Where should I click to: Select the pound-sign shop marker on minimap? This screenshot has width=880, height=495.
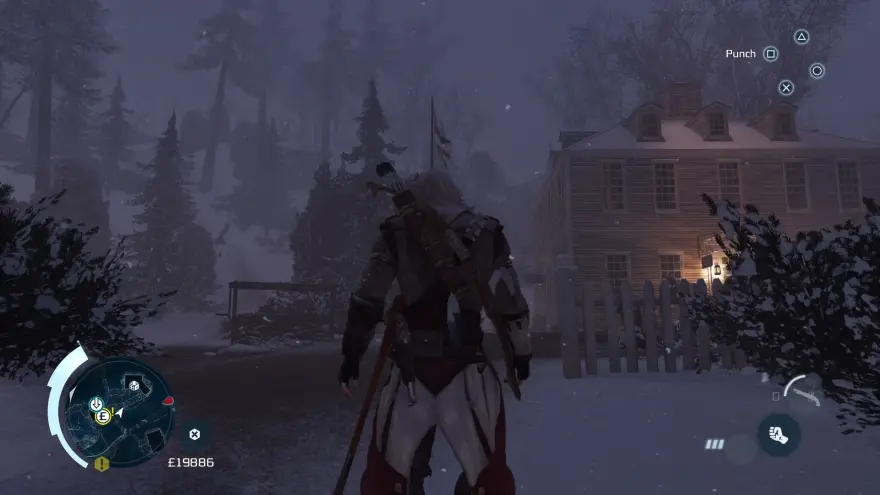(x=102, y=417)
